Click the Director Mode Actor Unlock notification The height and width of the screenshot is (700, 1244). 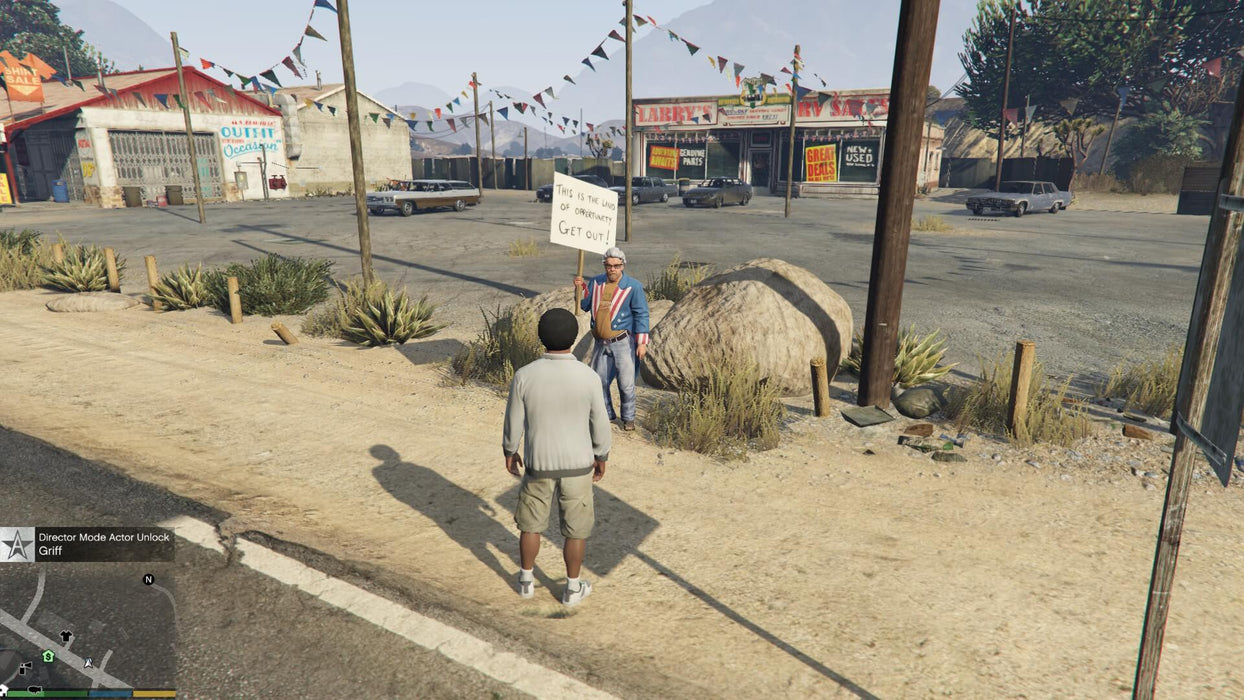104,544
